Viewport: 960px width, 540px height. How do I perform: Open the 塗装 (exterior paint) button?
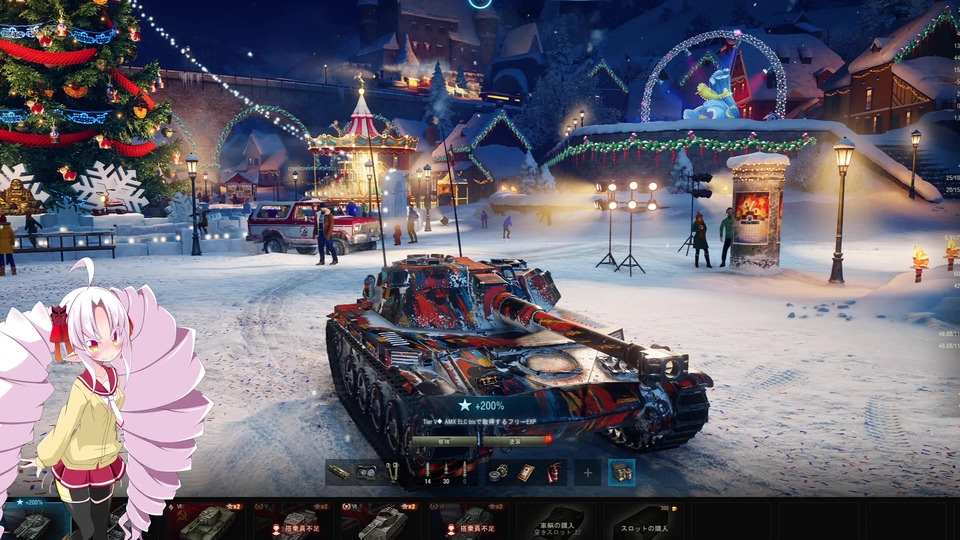(516, 440)
